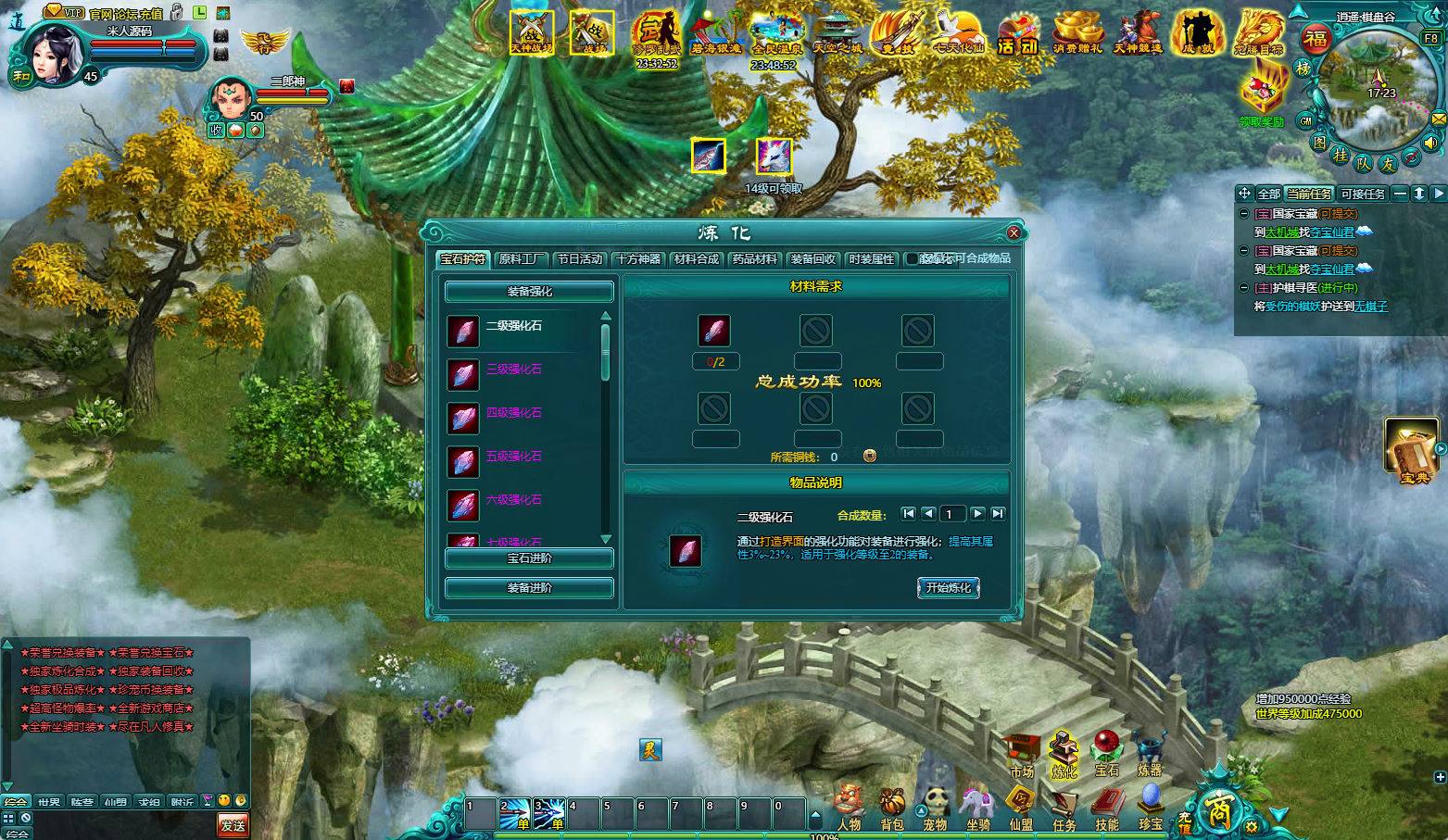The height and width of the screenshot is (840, 1448).
Task: Open the 活动 events menu
Action: (x=1017, y=34)
